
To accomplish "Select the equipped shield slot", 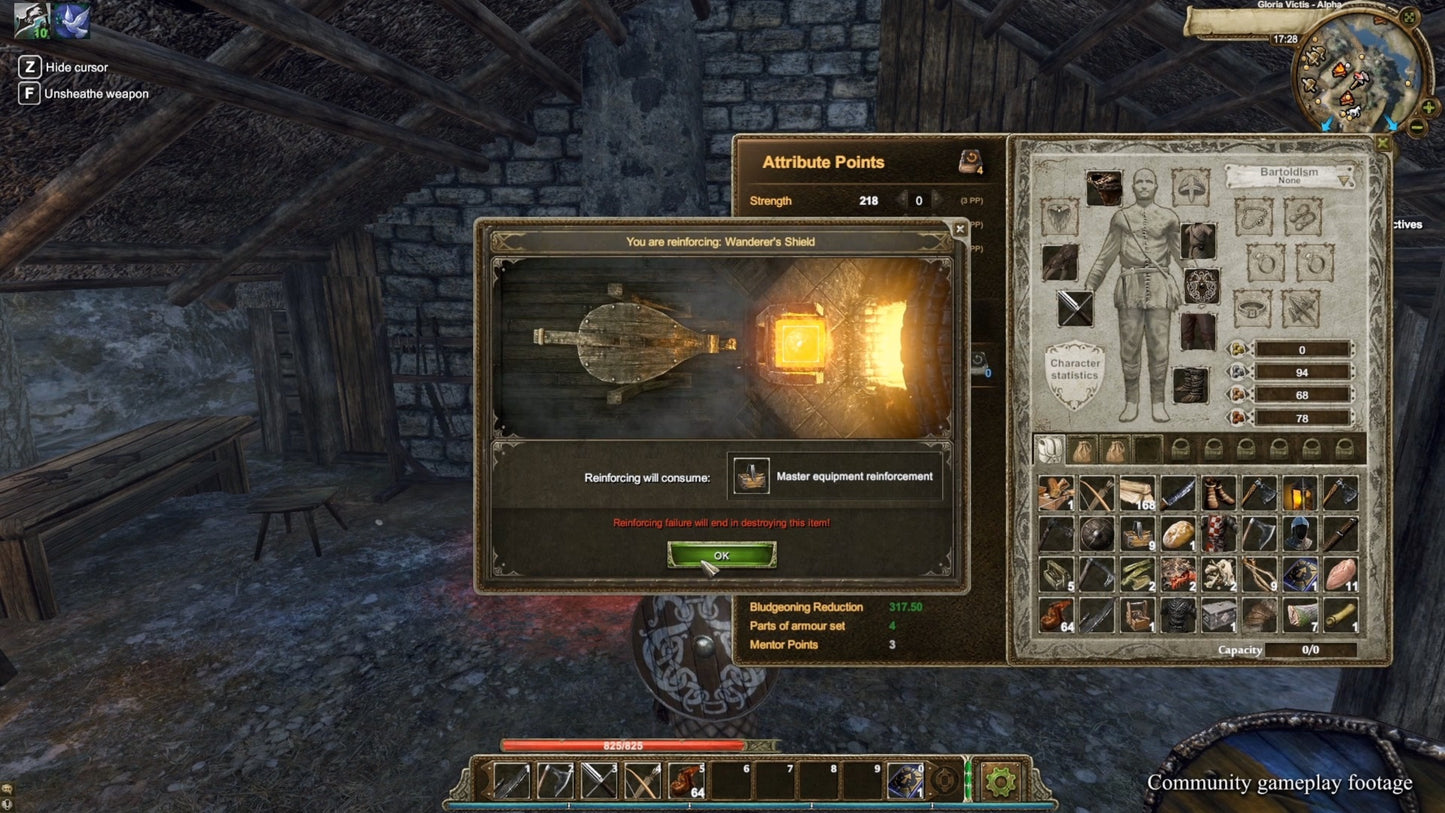I will pyautogui.click(x=1201, y=286).
